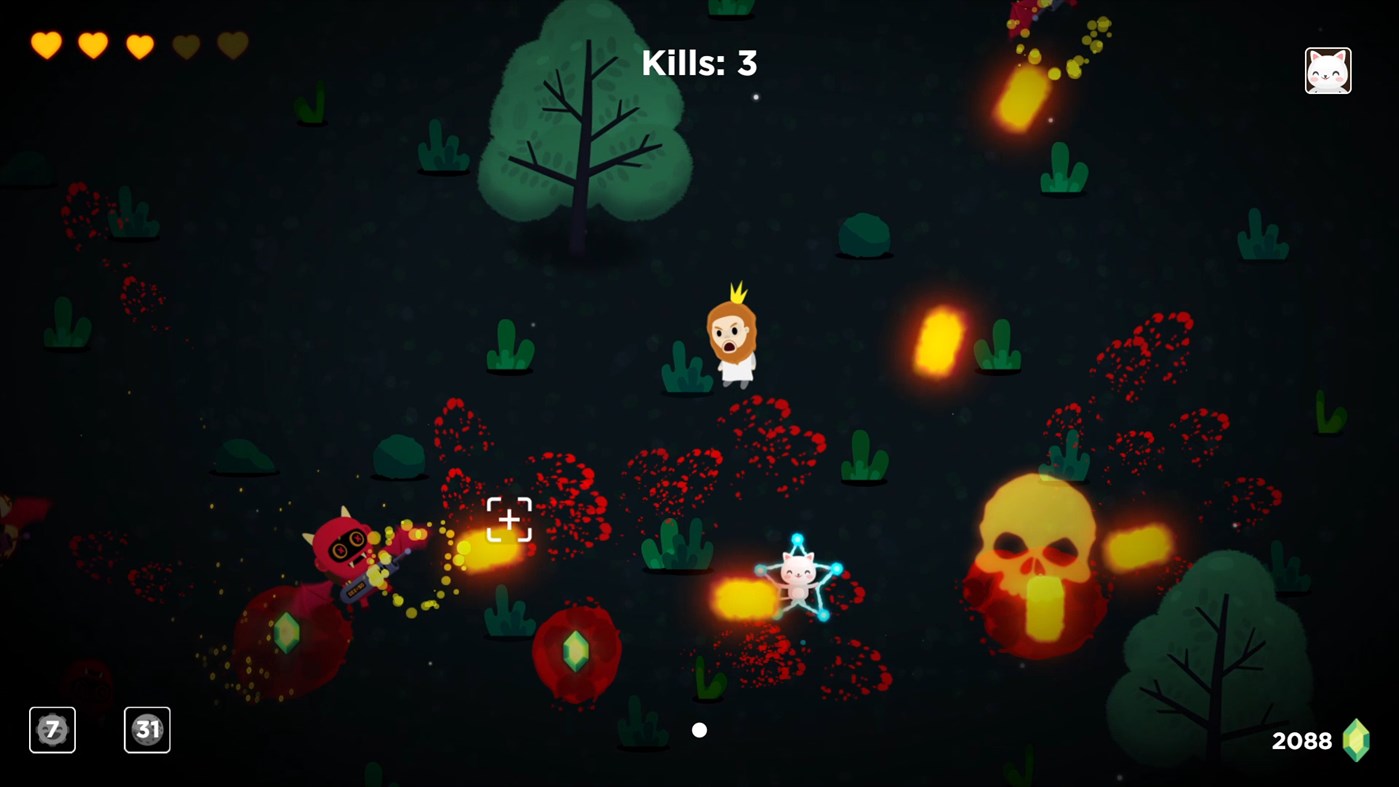Screen dimensions: 1399x787
Task: Click the third golden heart icon
Action: tap(139, 44)
